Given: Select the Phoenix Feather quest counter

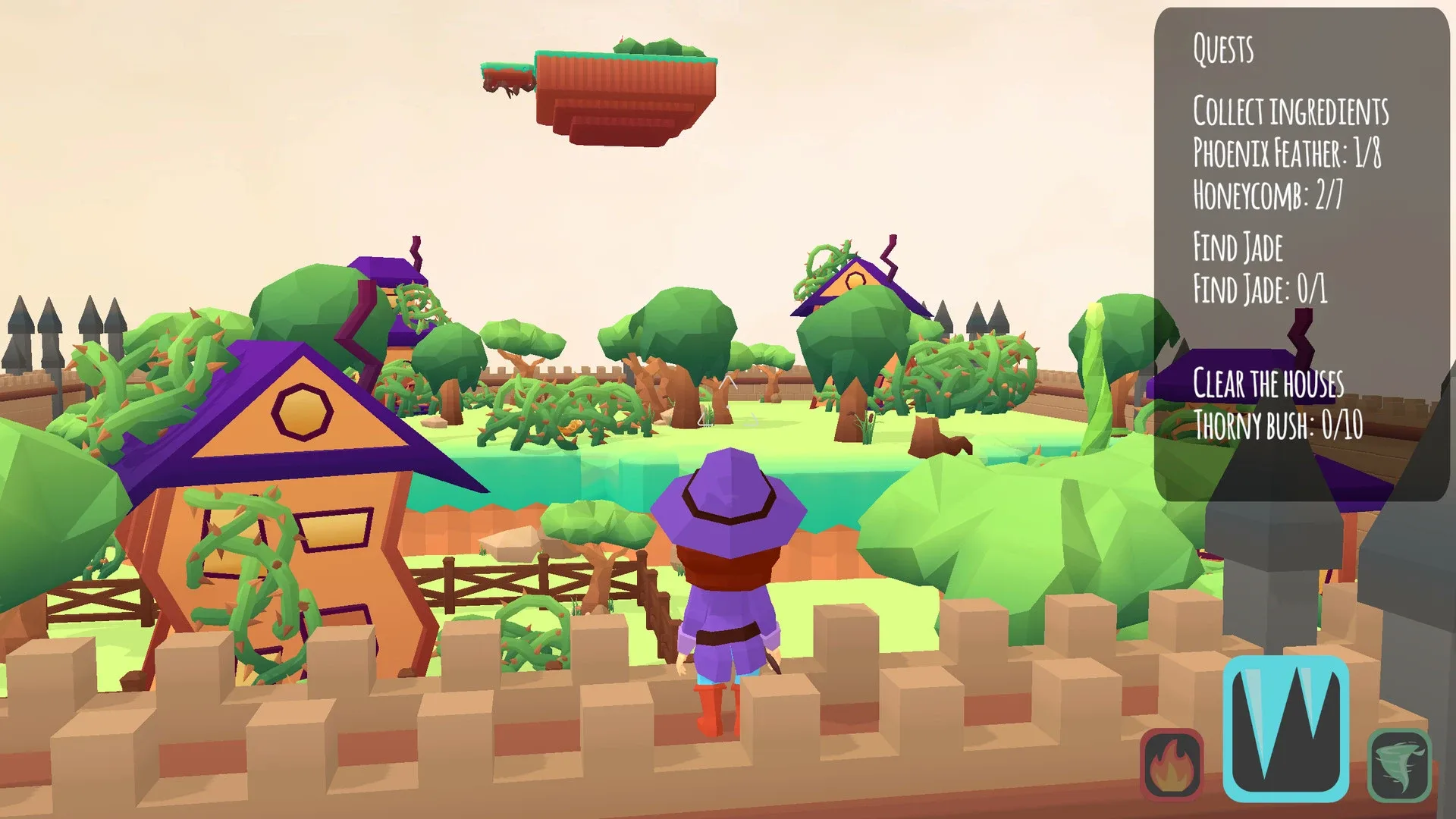Looking at the screenshot, I should 1289,154.
